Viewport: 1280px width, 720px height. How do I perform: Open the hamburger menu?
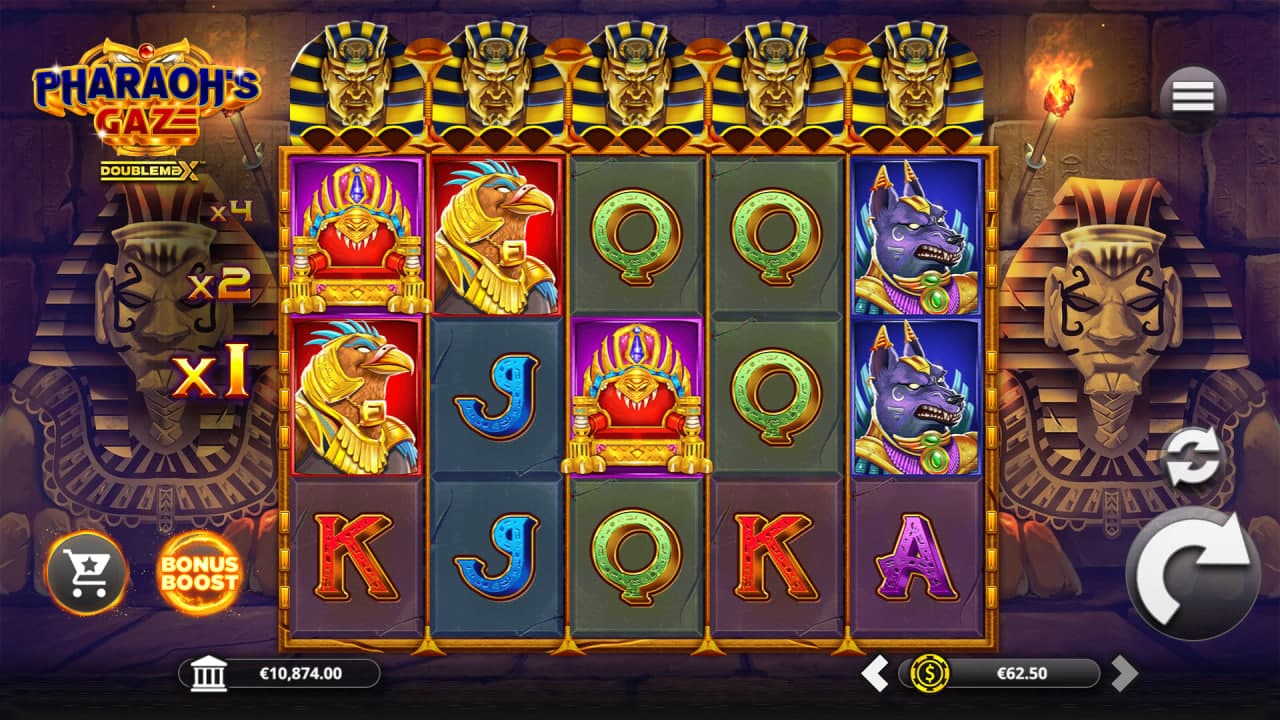1193,97
